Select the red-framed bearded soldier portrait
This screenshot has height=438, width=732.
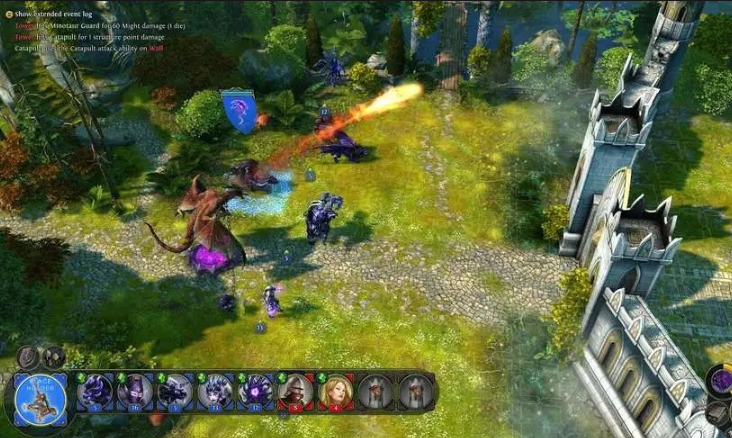click(x=295, y=390)
